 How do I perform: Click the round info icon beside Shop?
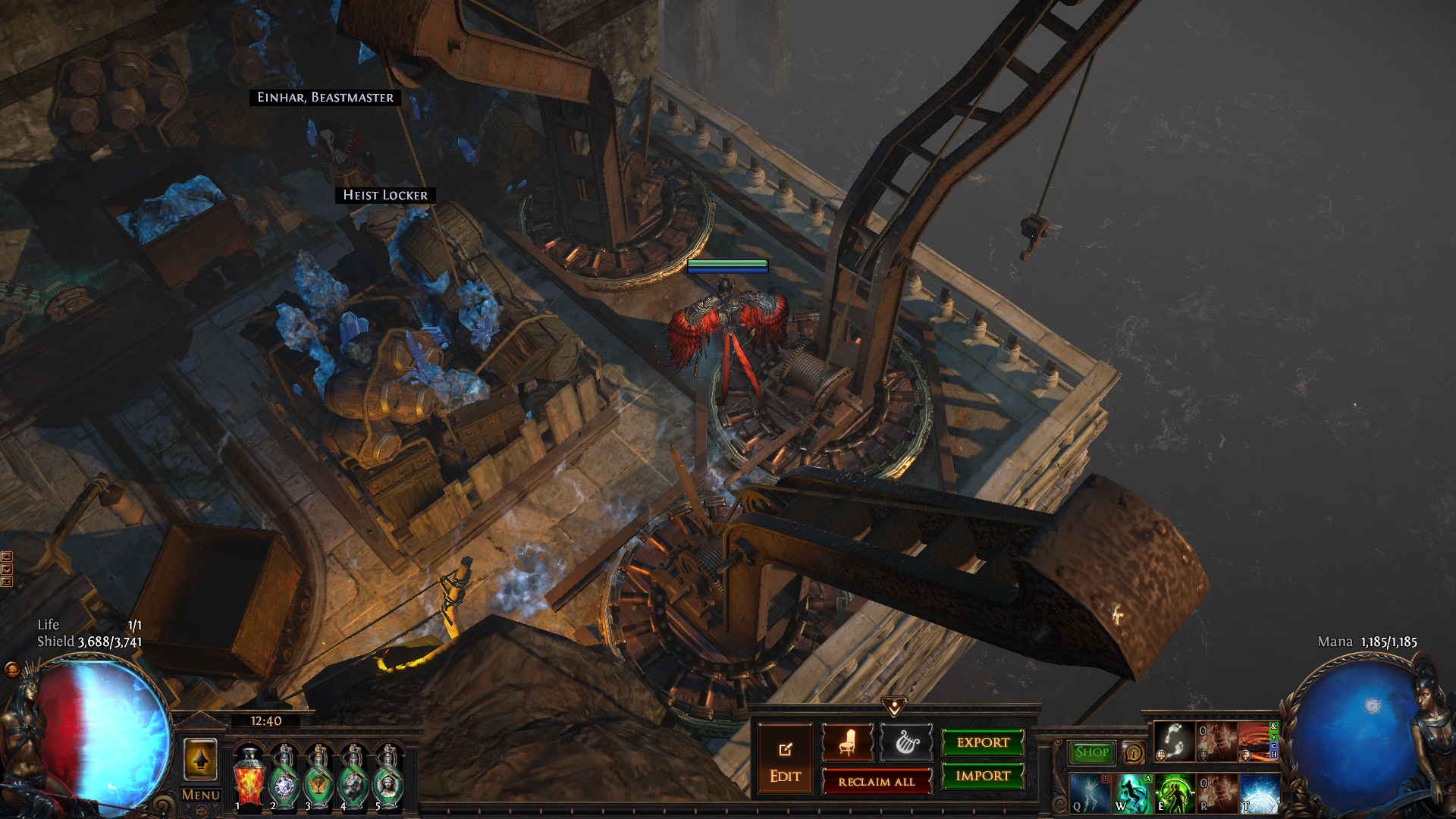click(x=1134, y=752)
